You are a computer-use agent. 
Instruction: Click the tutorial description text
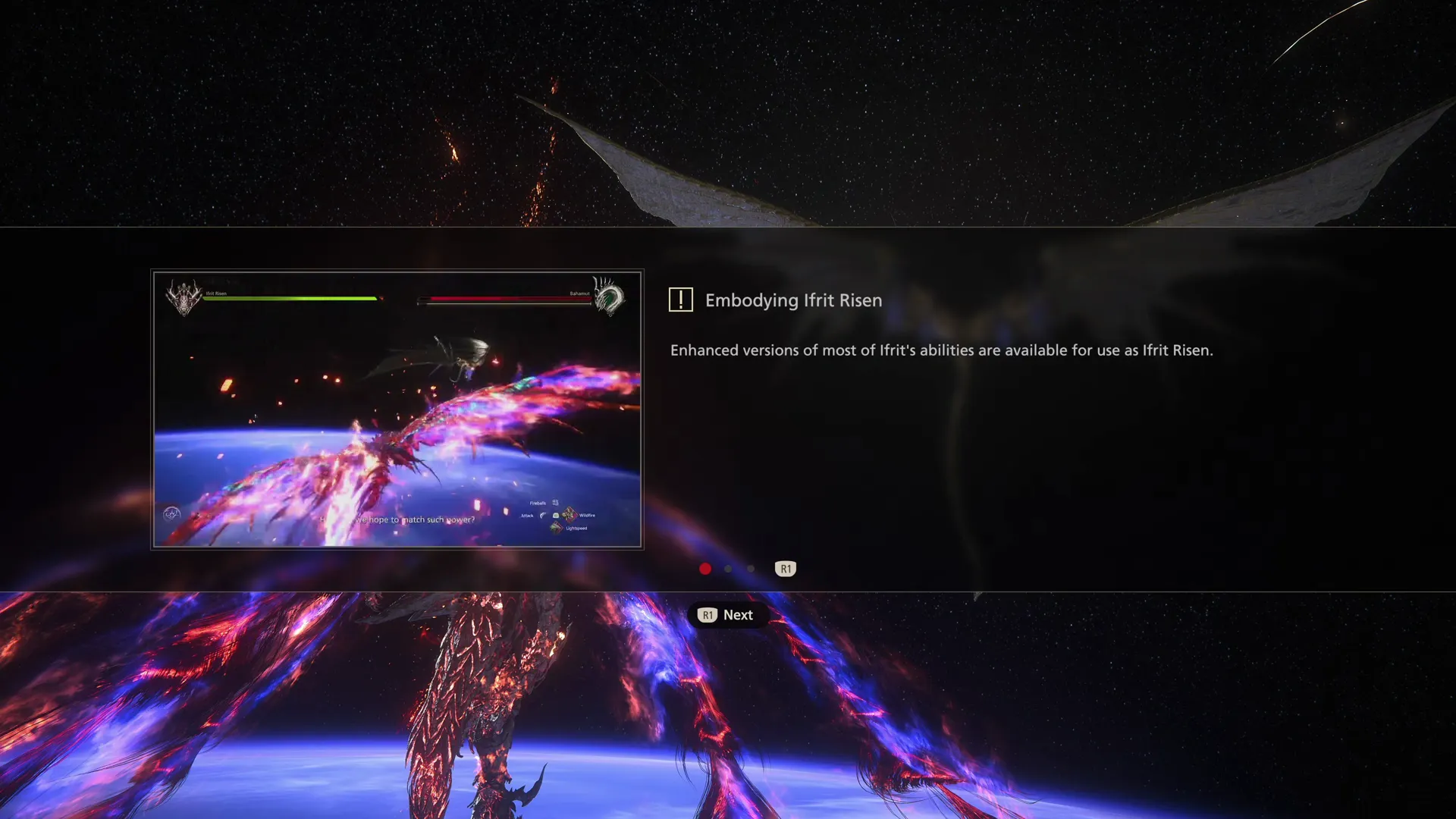point(940,350)
